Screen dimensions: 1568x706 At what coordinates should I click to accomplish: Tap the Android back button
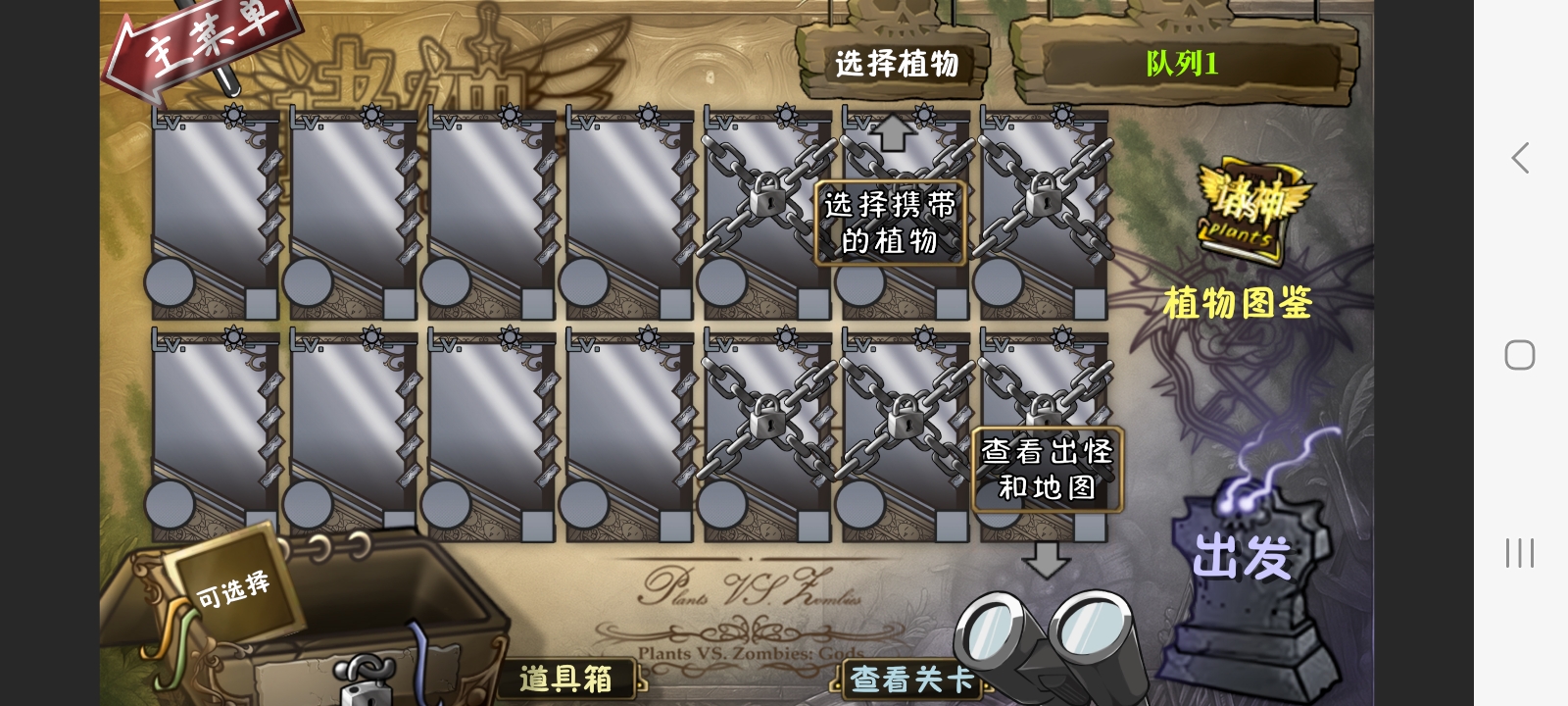(1518, 158)
